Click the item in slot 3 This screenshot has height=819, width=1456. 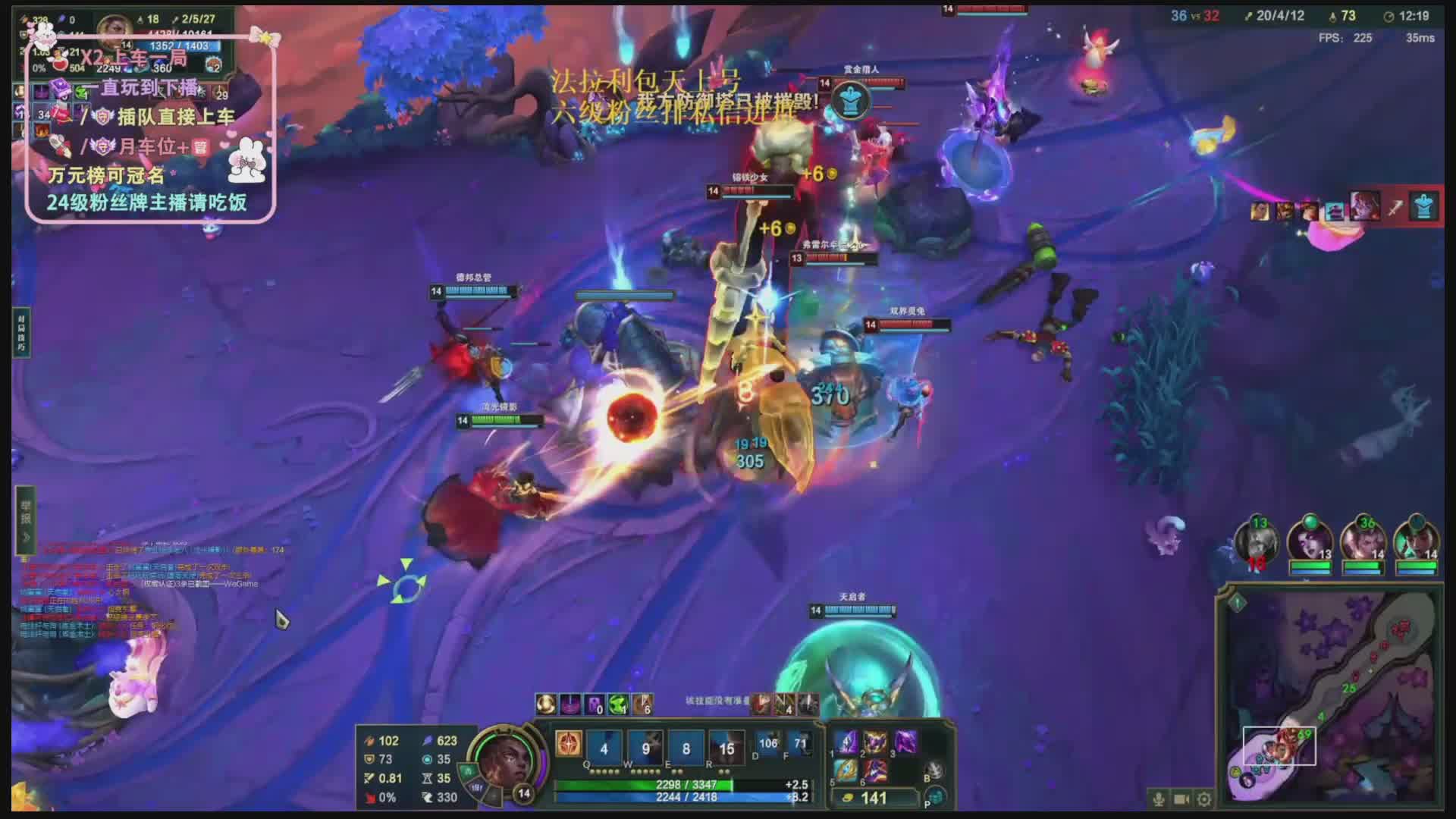point(905,742)
